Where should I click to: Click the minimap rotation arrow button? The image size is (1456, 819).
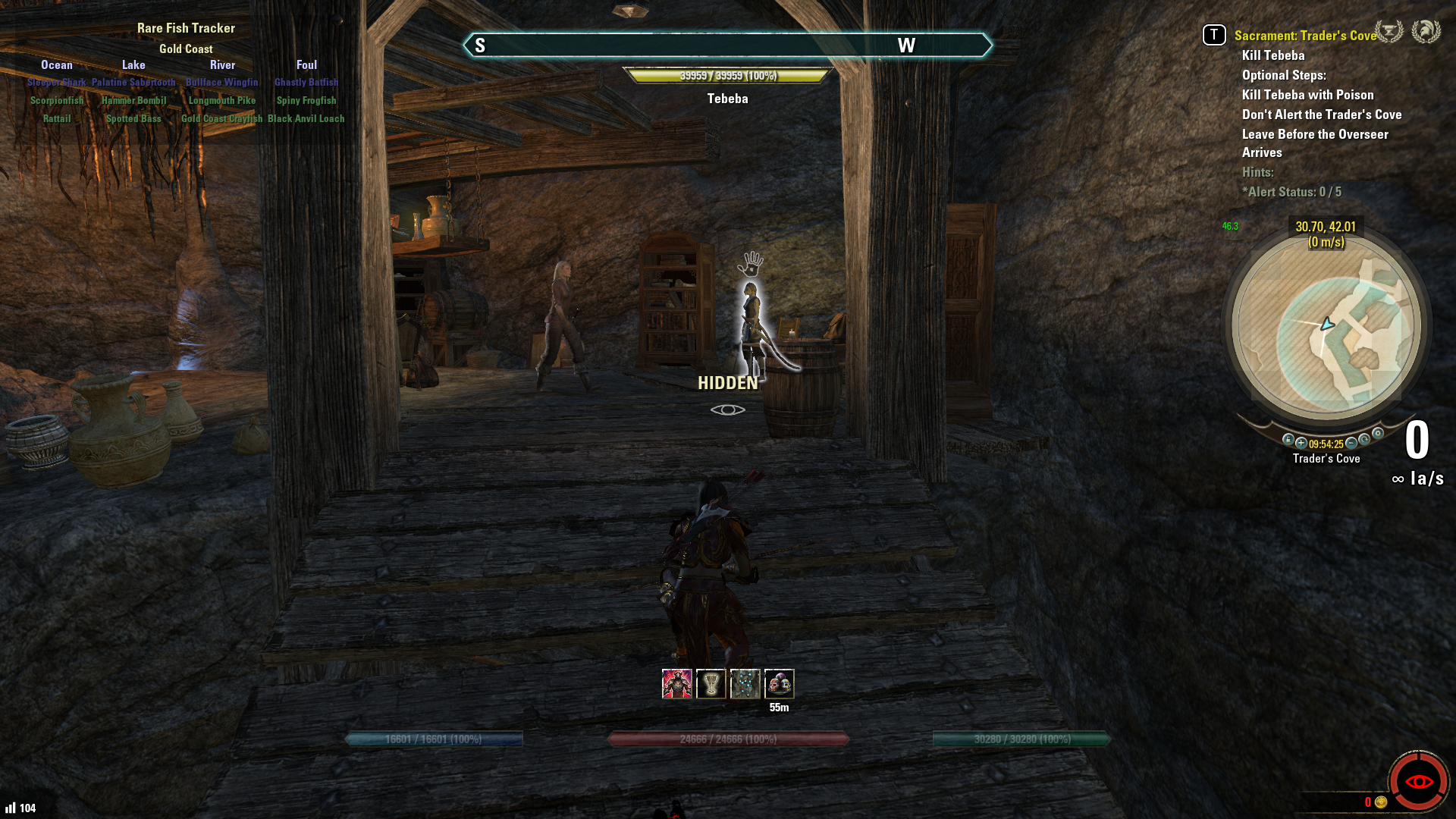point(1365,440)
